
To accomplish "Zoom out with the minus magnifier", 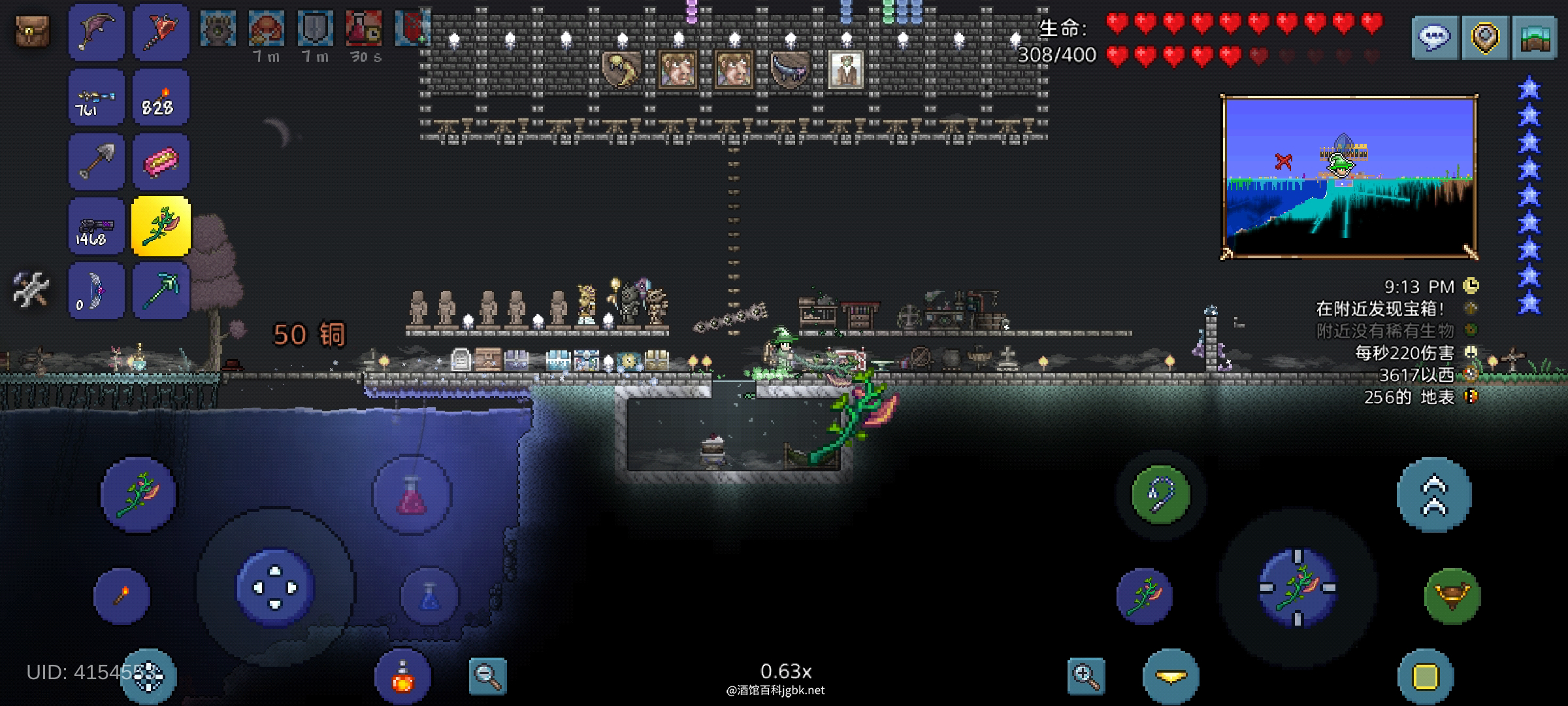I will coord(487,676).
